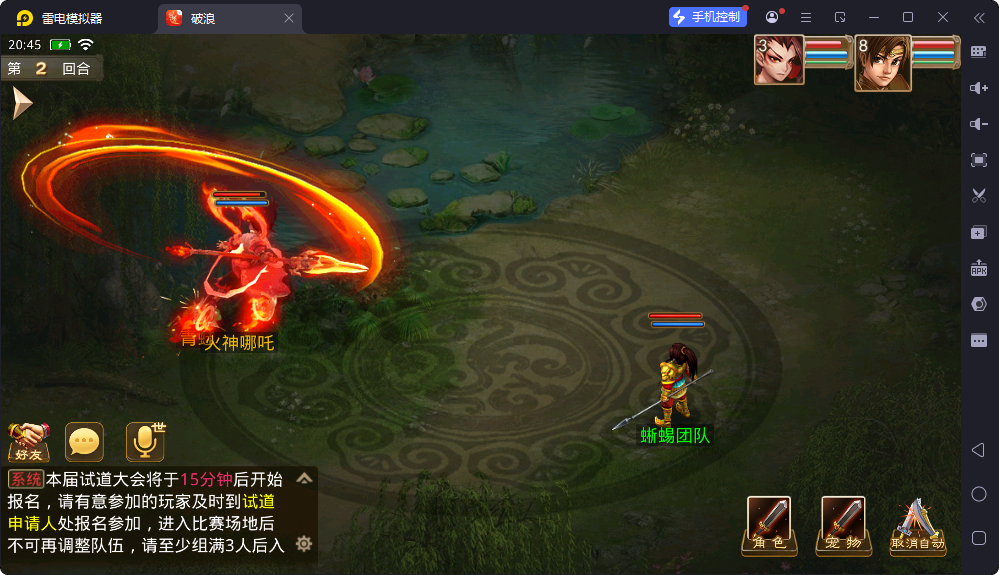Select the 宠物 pet action sword button
The image size is (999, 575).
[843, 524]
